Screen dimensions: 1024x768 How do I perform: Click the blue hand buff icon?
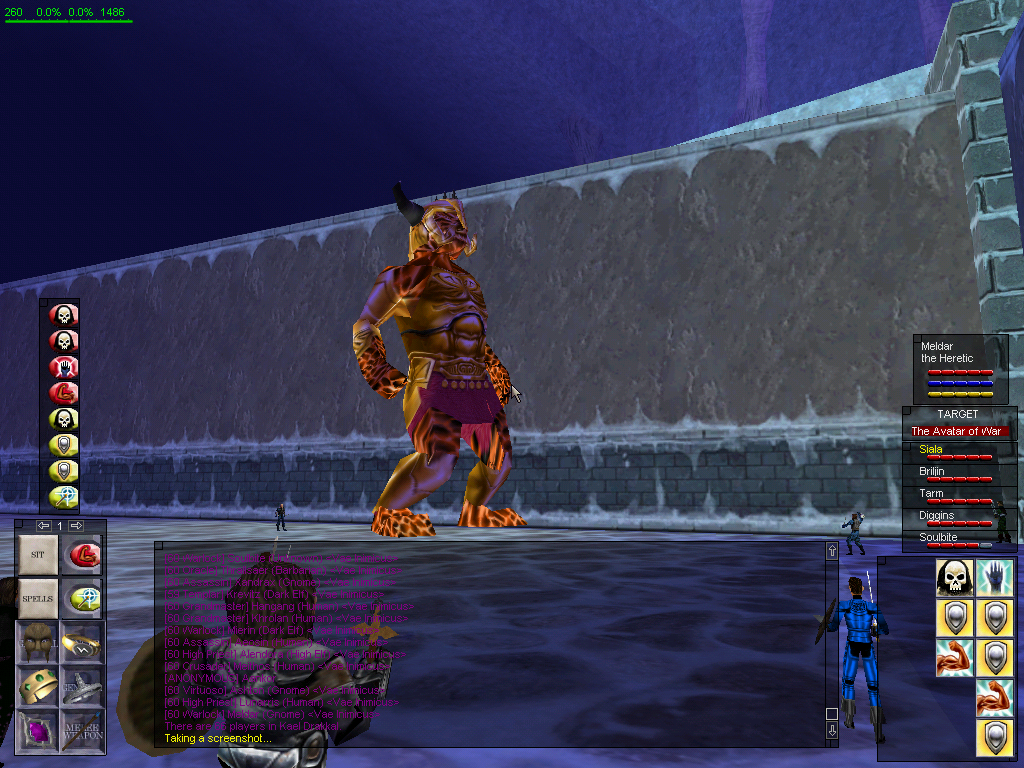pyautogui.click(x=994, y=578)
